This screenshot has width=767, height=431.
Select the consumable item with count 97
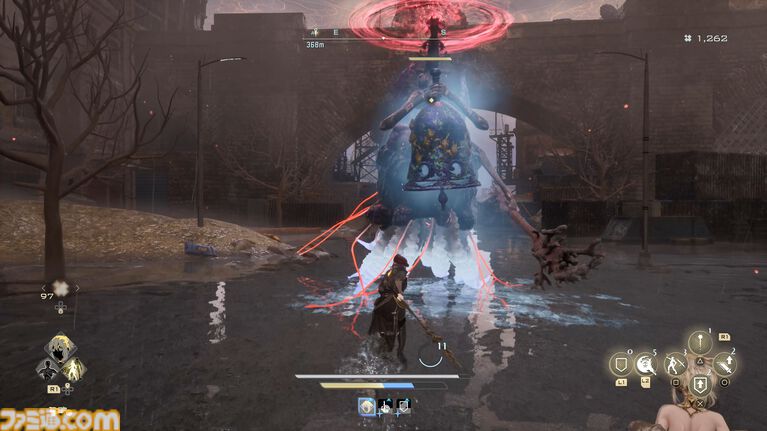click(59, 287)
